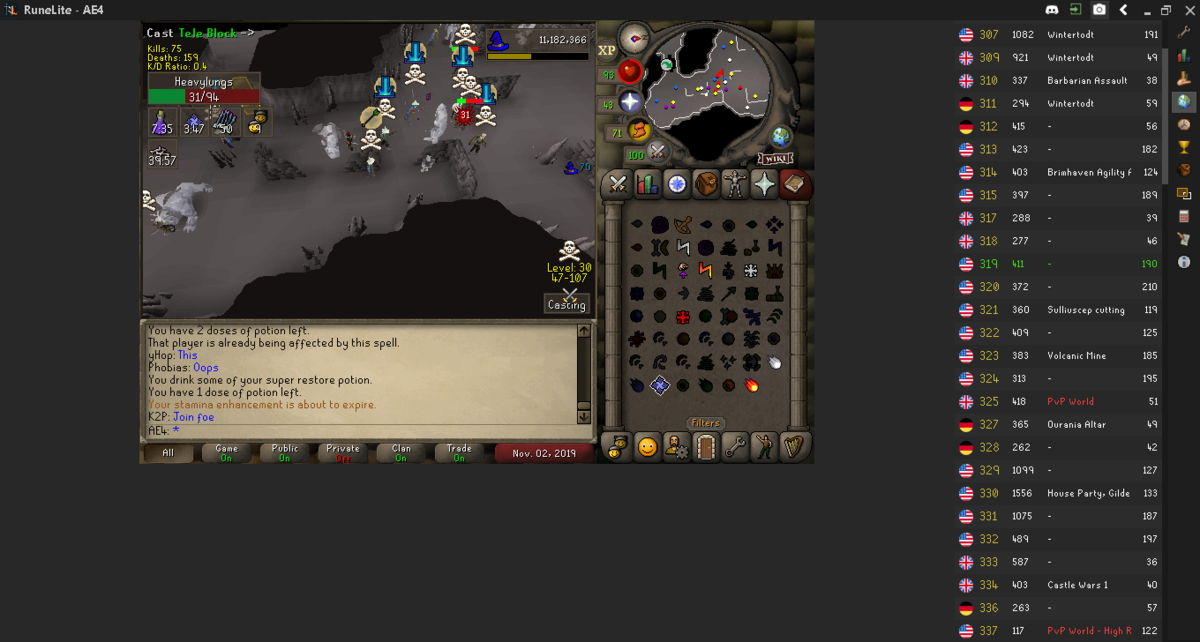
Task: Take a screenshot with camera button
Action: point(1099,10)
